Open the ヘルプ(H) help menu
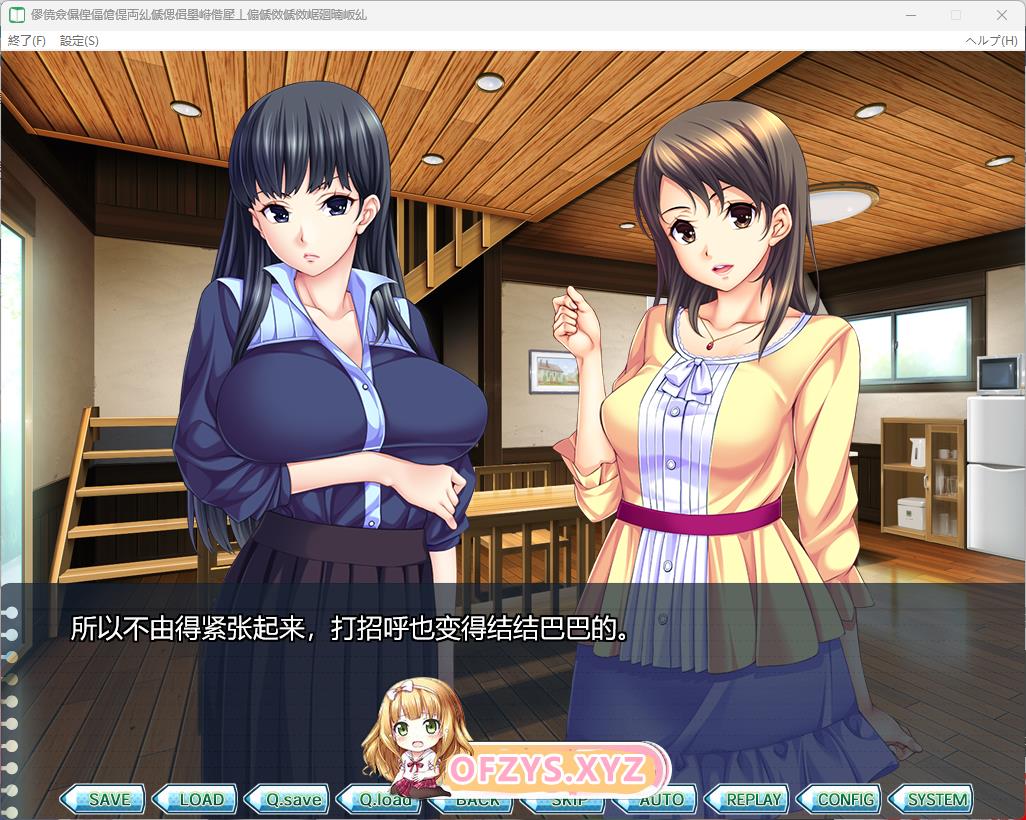1026x820 pixels. 991,41
